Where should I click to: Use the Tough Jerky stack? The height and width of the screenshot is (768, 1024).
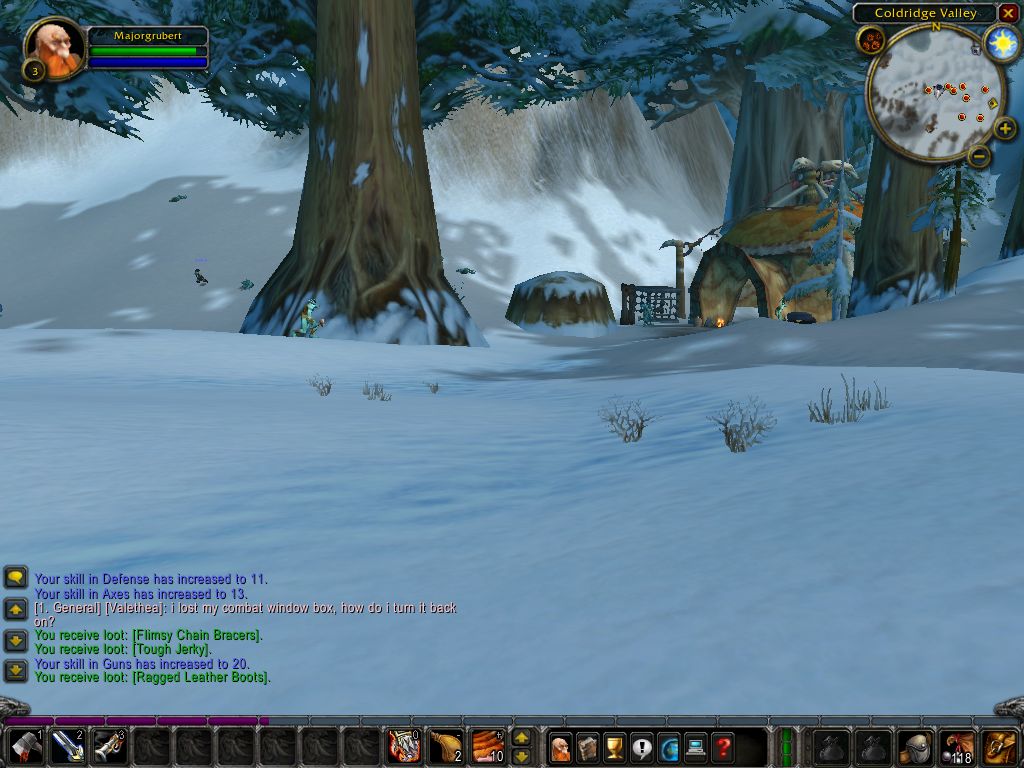[x=488, y=746]
